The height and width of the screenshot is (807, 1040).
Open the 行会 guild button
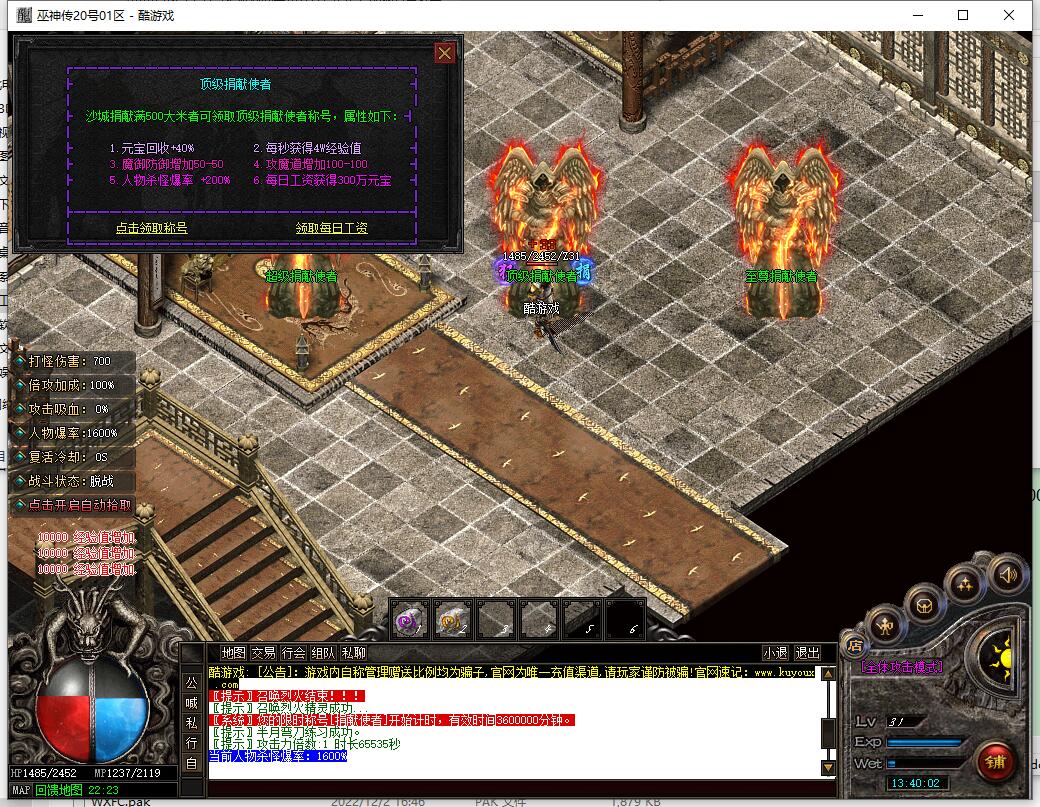[x=293, y=653]
